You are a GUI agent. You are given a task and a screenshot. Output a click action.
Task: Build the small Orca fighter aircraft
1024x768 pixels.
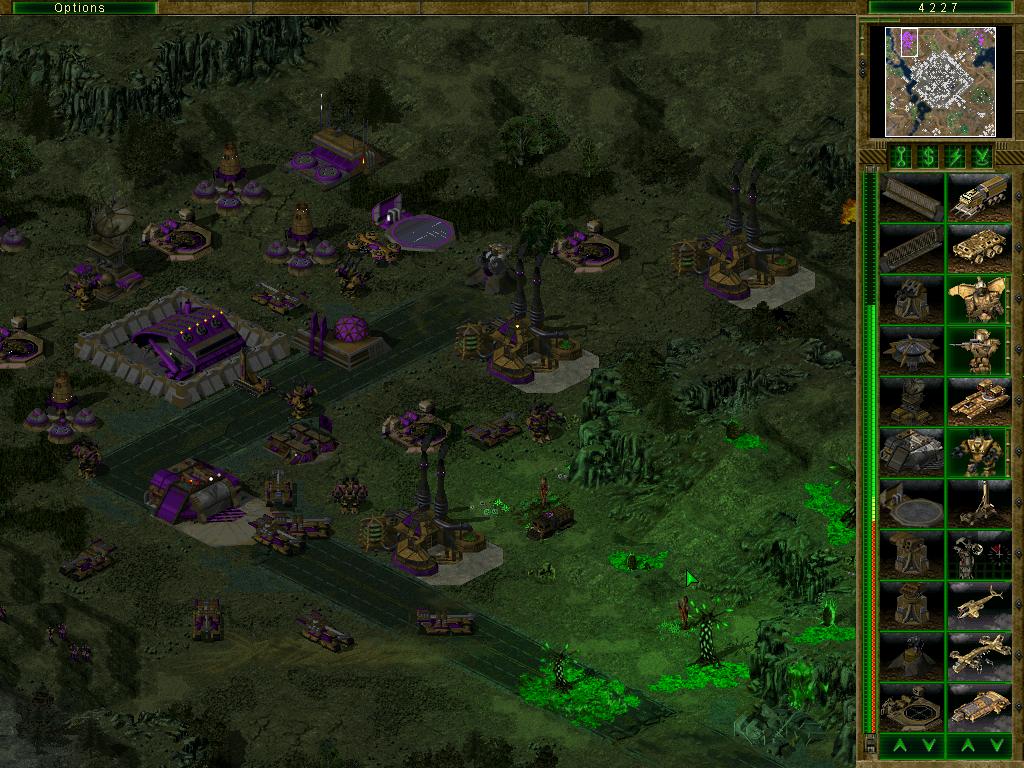pos(979,606)
